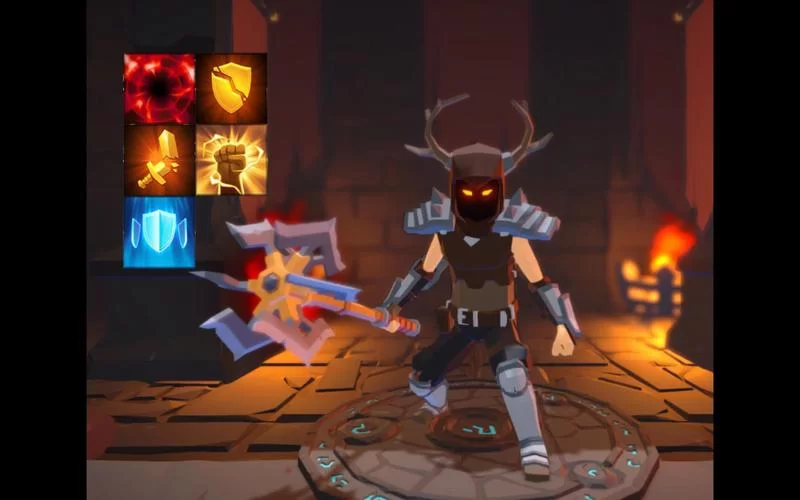
Task: Activate the red vortex ability icon
Action: click(x=159, y=89)
